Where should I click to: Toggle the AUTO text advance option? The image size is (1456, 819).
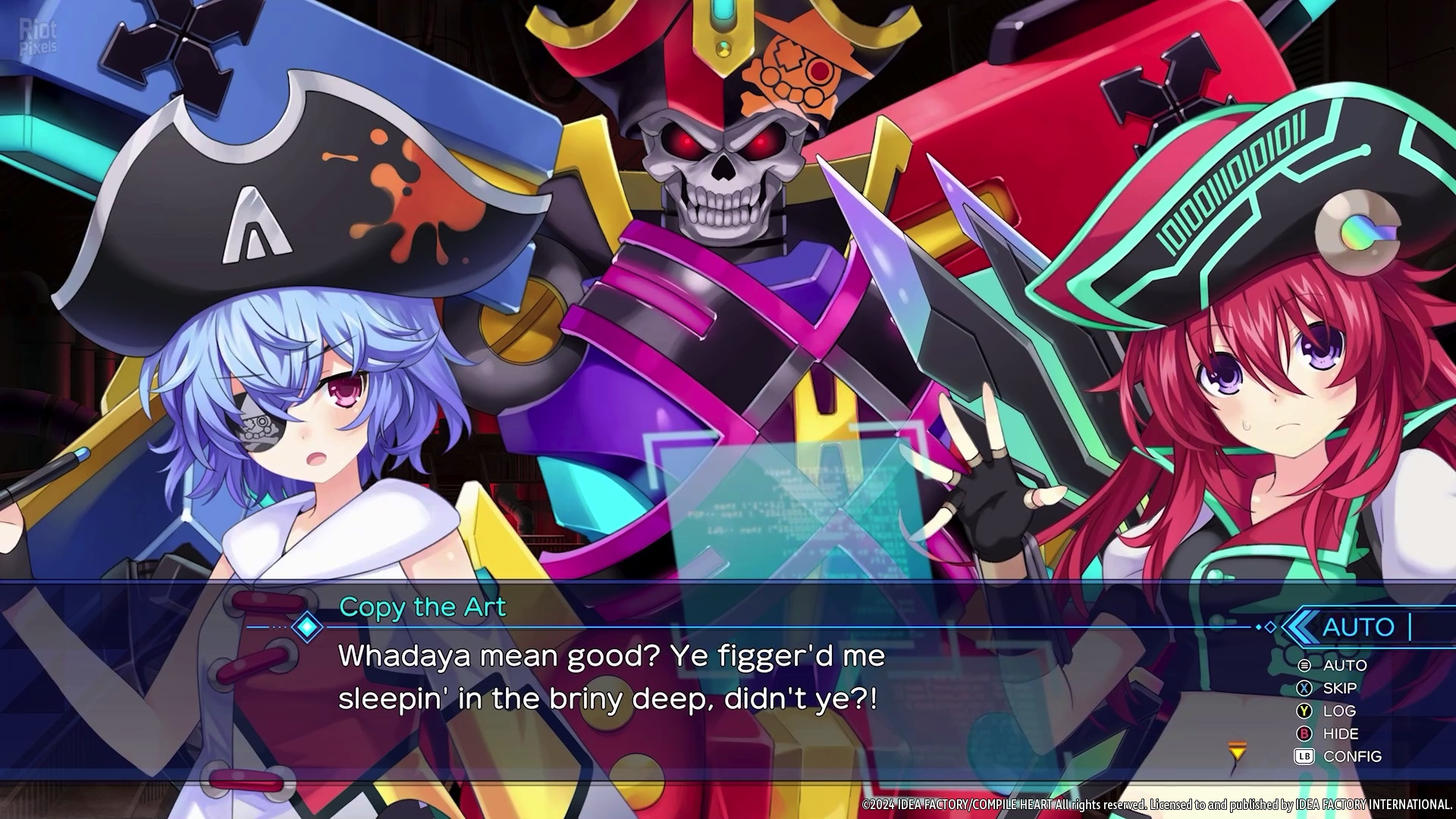[1344, 665]
